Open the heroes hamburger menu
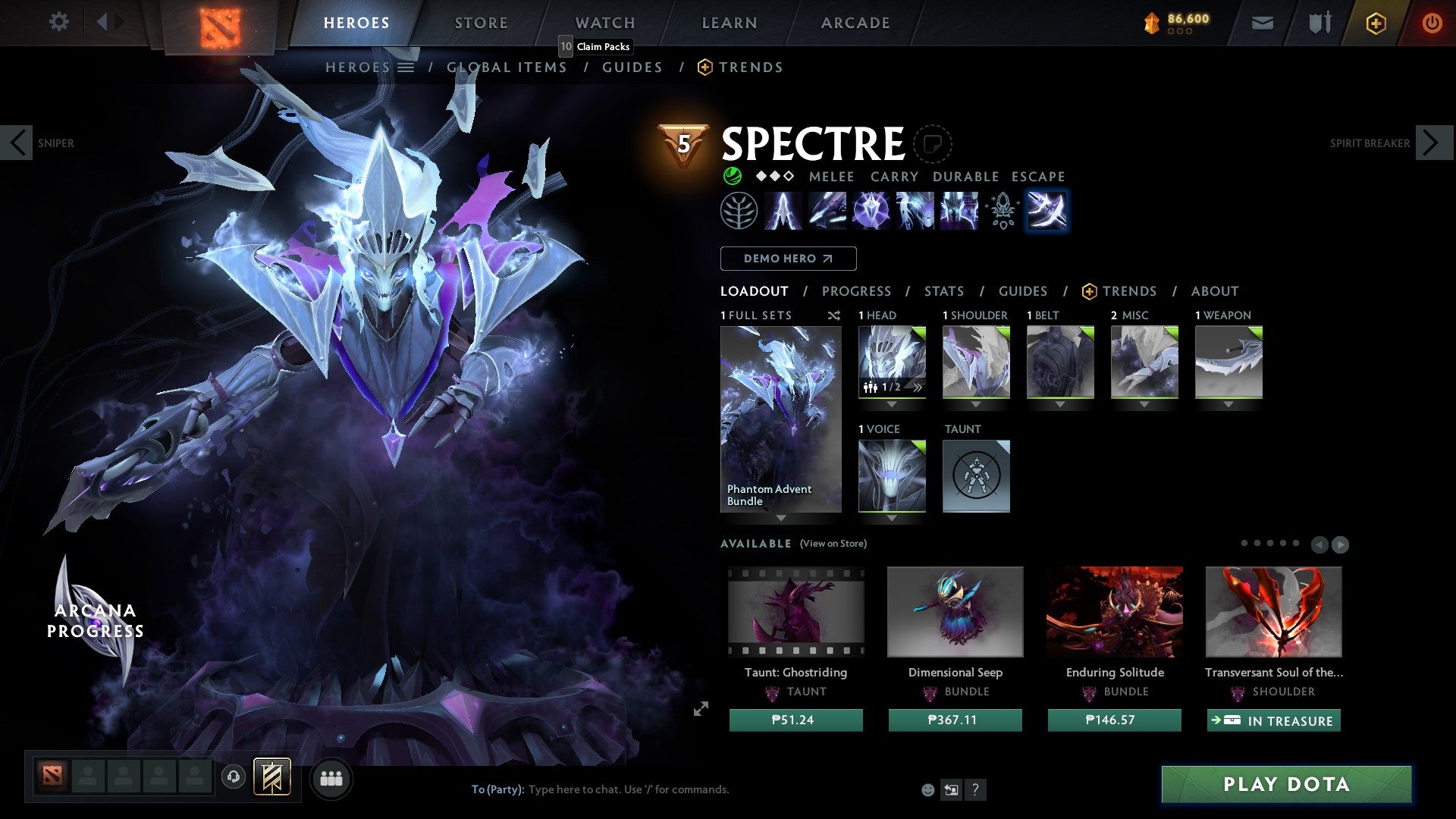This screenshot has width=1456, height=819. tap(406, 67)
